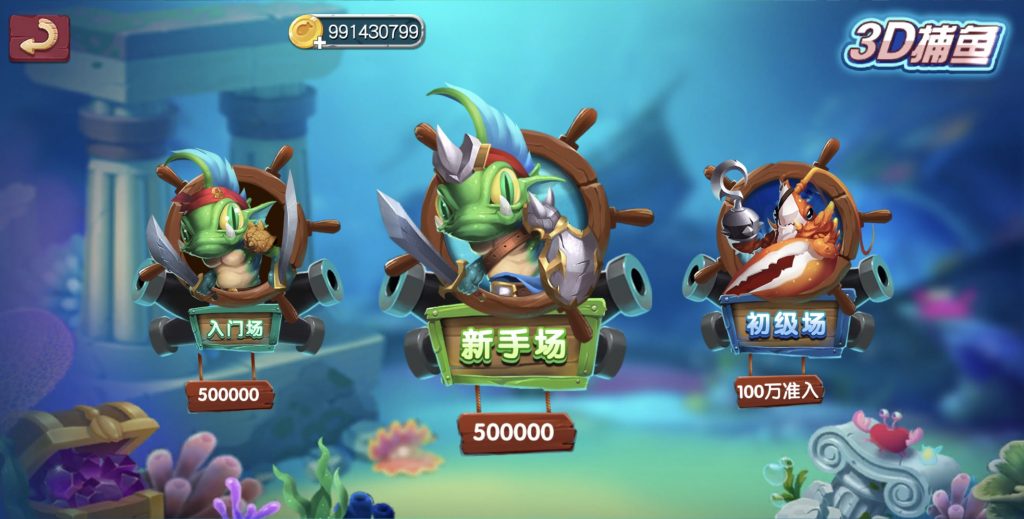Add coins with the gold coin plus icon
This screenshot has height=519, width=1024.
306,33
